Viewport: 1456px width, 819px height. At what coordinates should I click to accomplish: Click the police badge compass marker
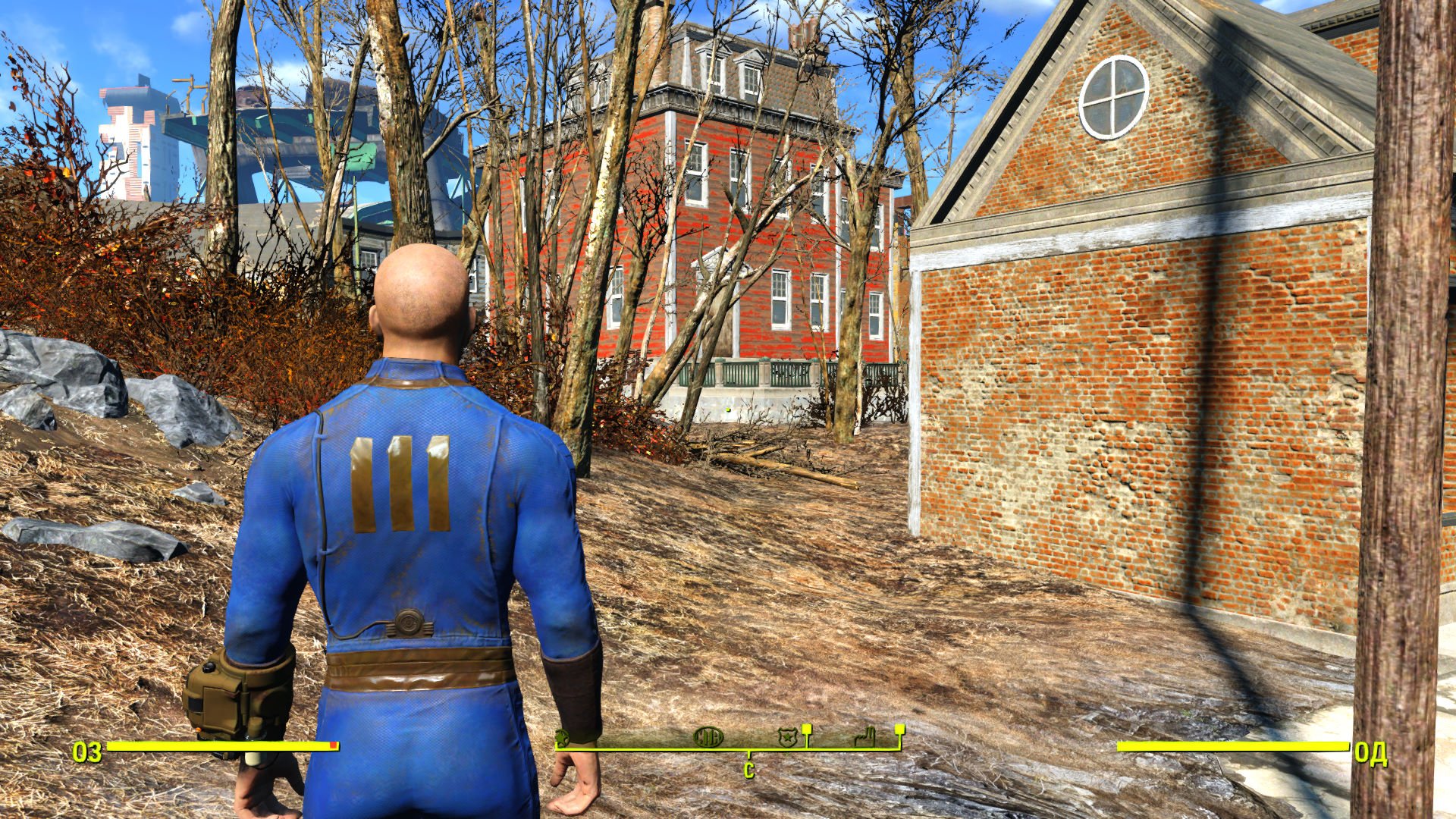[x=787, y=737]
